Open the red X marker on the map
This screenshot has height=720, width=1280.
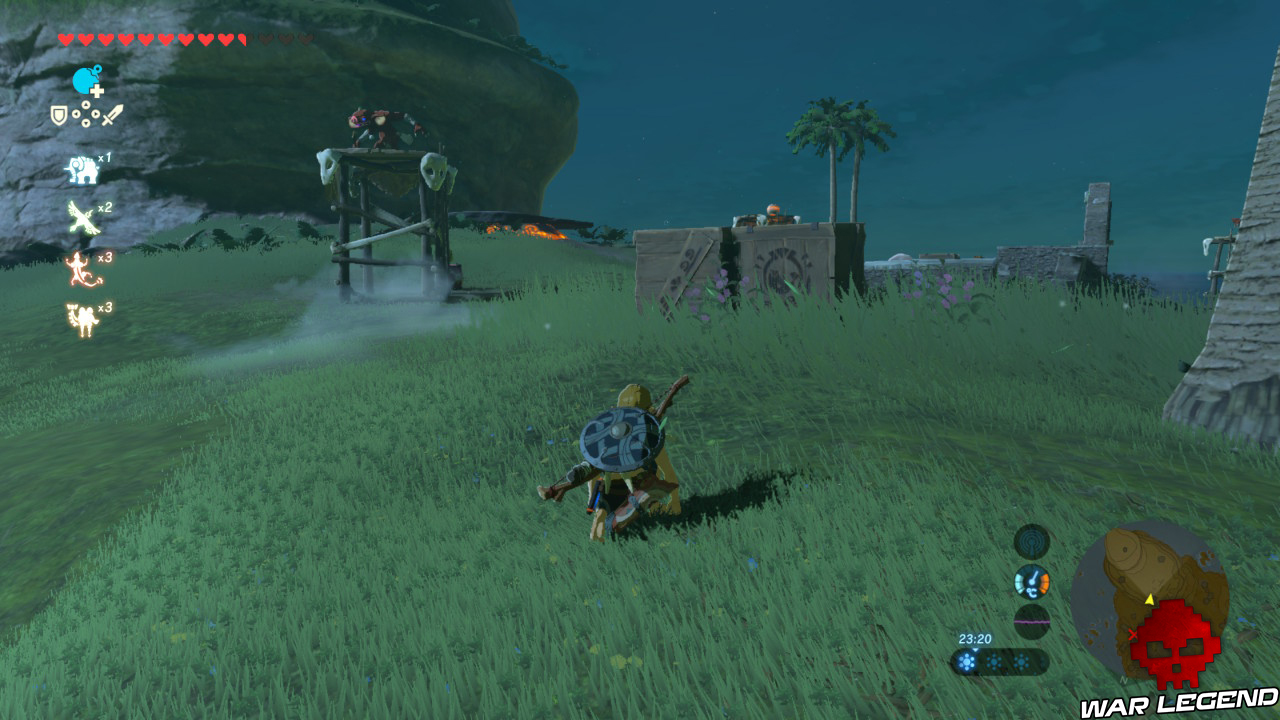pyautogui.click(x=1132, y=634)
